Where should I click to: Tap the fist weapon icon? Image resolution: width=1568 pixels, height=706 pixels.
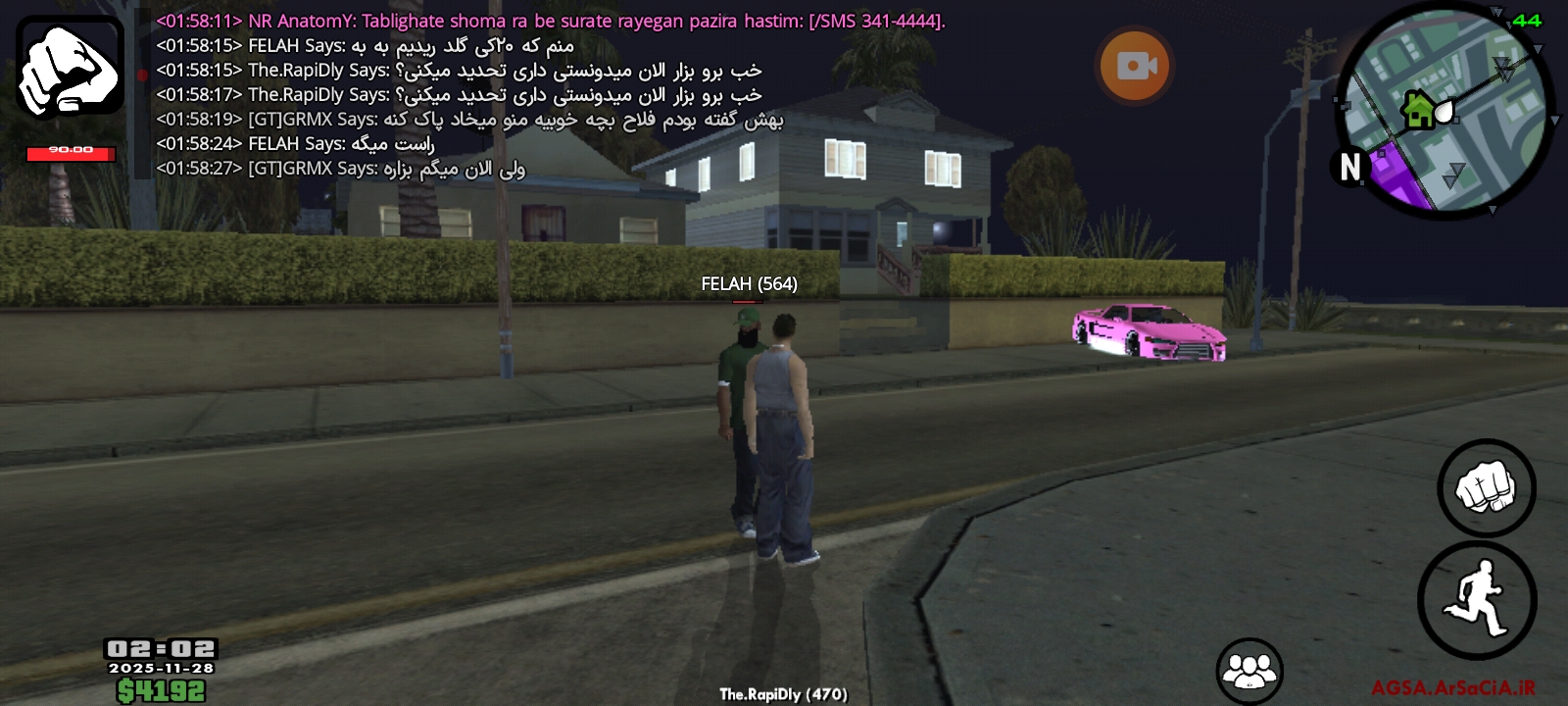pyautogui.click(x=70, y=67)
